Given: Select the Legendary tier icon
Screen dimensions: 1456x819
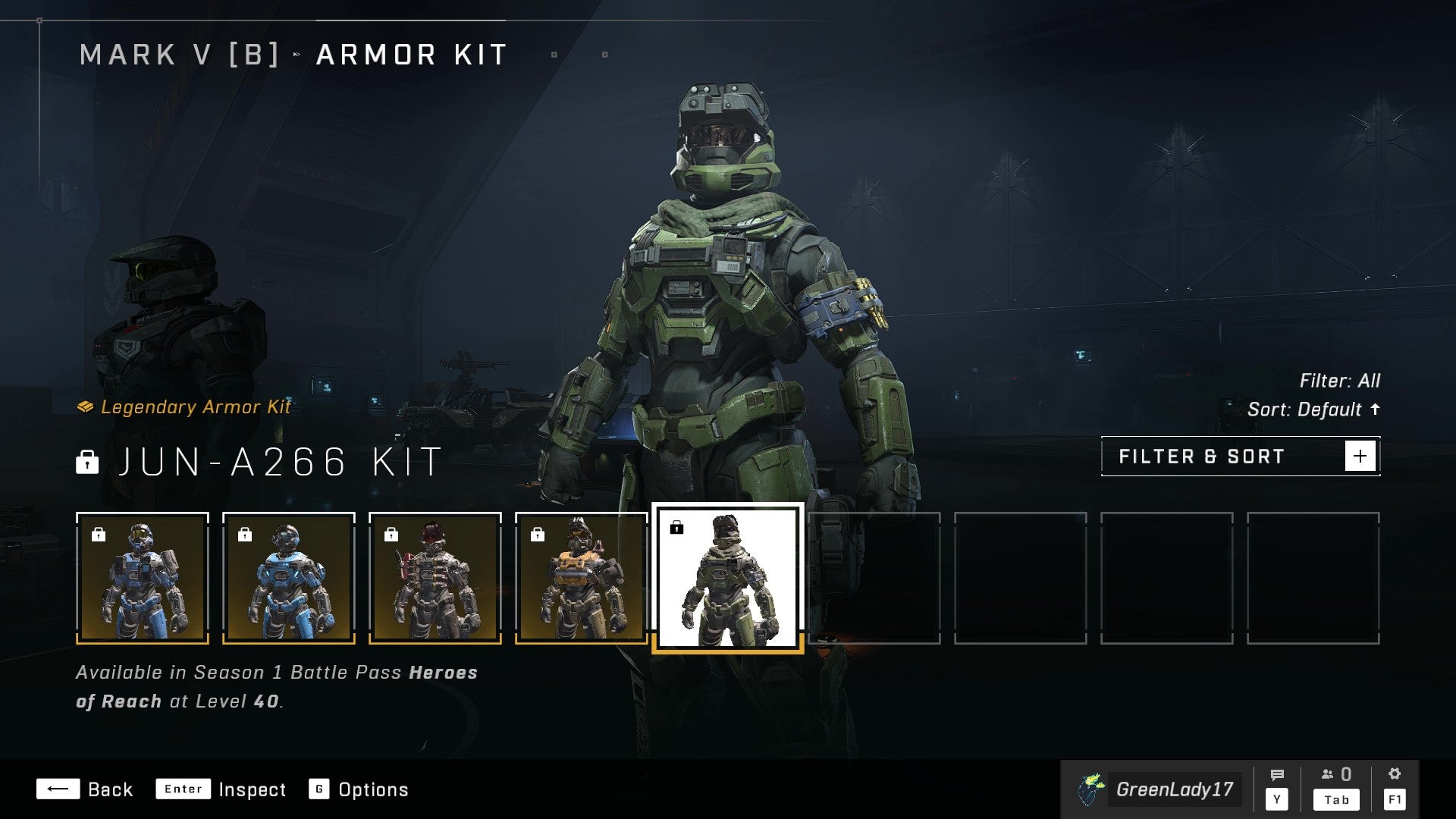Looking at the screenshot, I should click(86, 406).
